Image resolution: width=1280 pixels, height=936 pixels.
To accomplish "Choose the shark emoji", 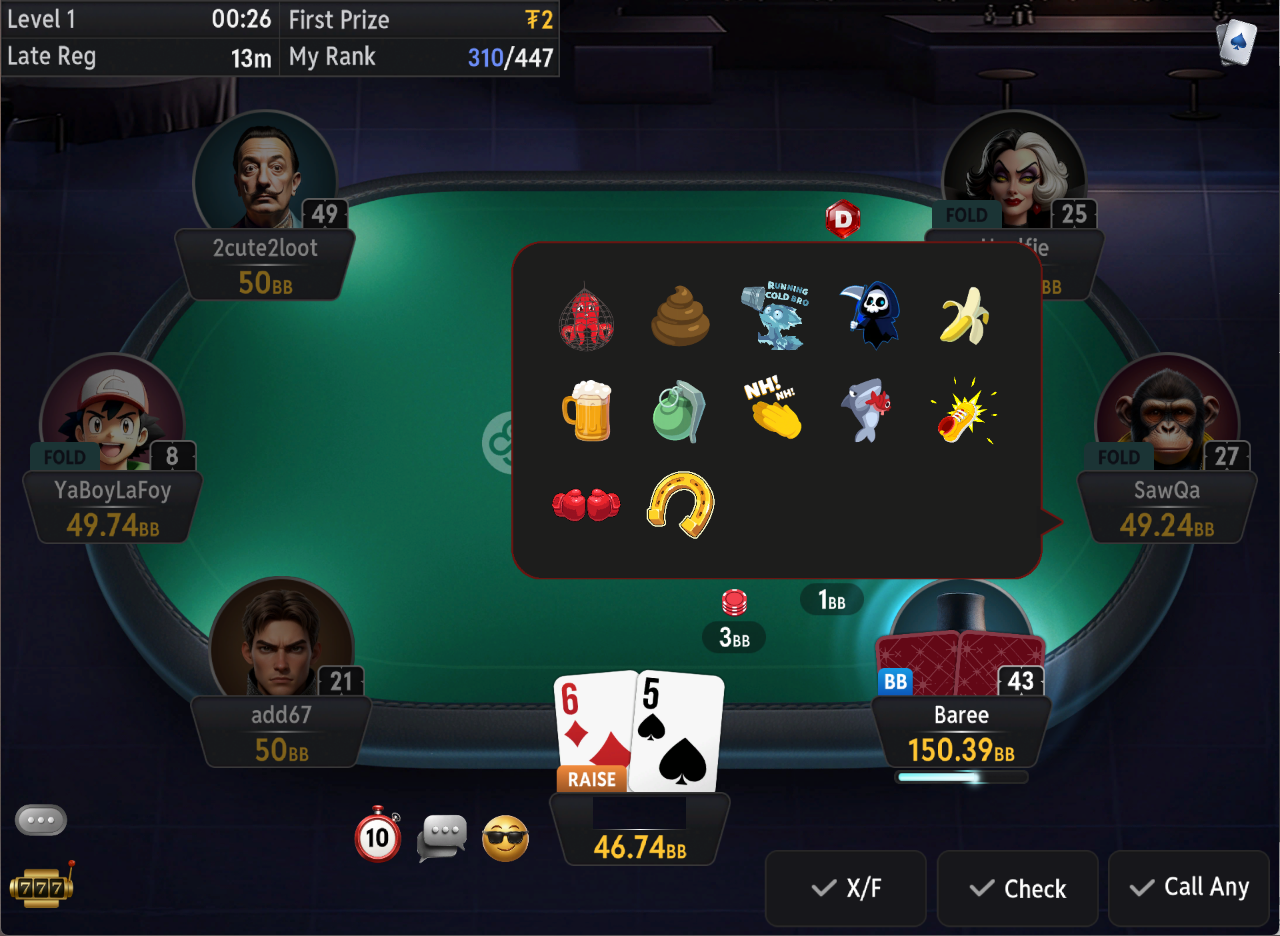I will [x=866, y=411].
